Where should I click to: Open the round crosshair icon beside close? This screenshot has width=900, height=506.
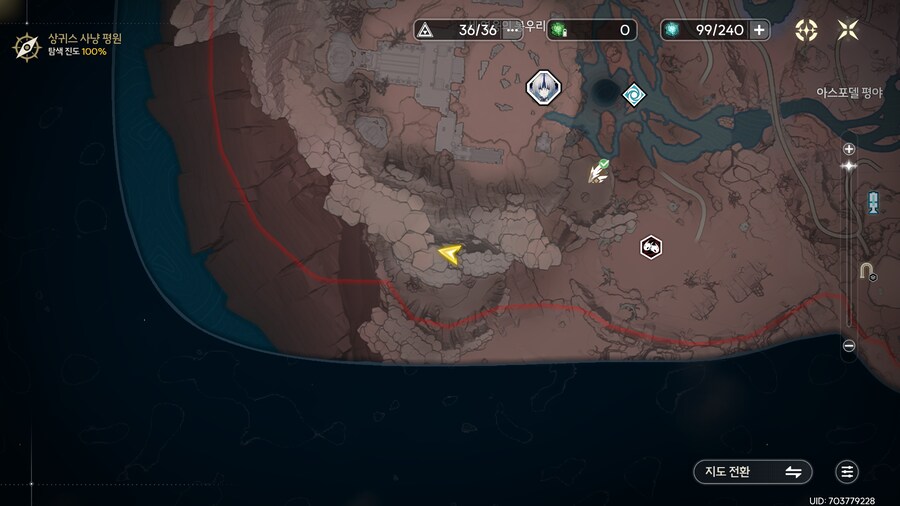[806, 30]
